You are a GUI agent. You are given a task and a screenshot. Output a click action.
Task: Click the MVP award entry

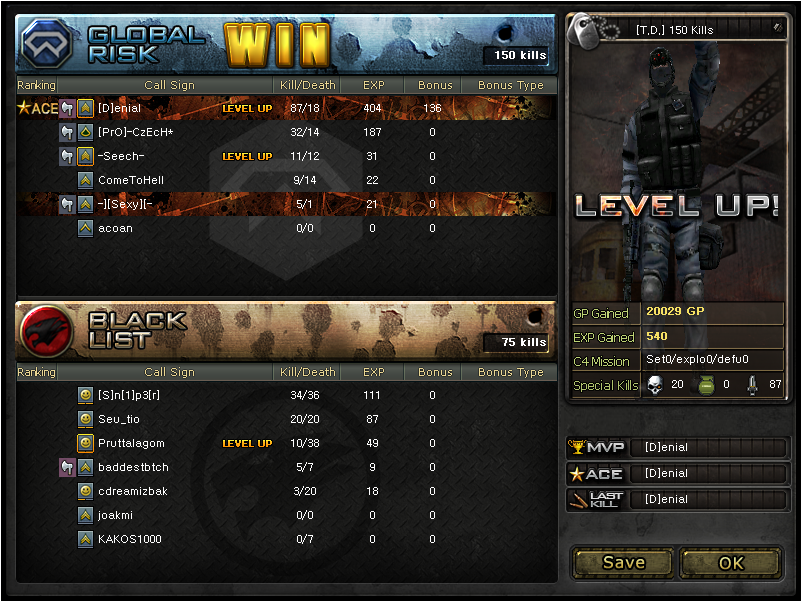pos(677,447)
